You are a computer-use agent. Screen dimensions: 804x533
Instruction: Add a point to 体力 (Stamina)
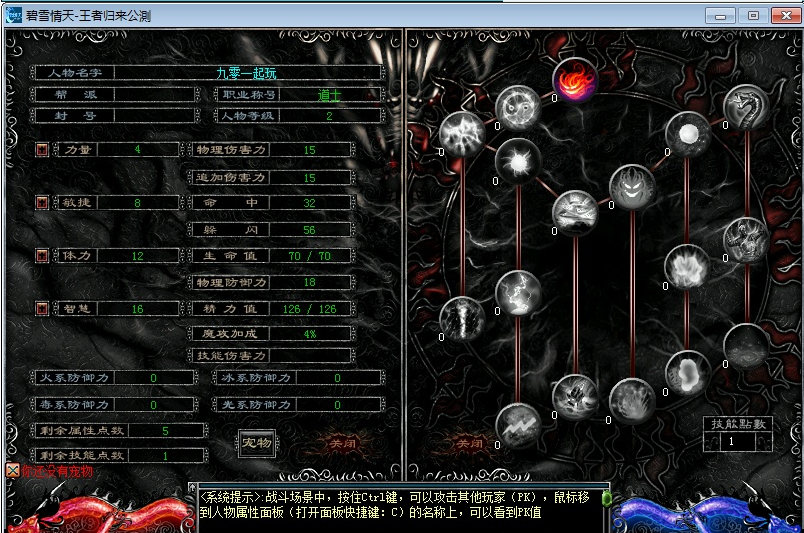42,256
